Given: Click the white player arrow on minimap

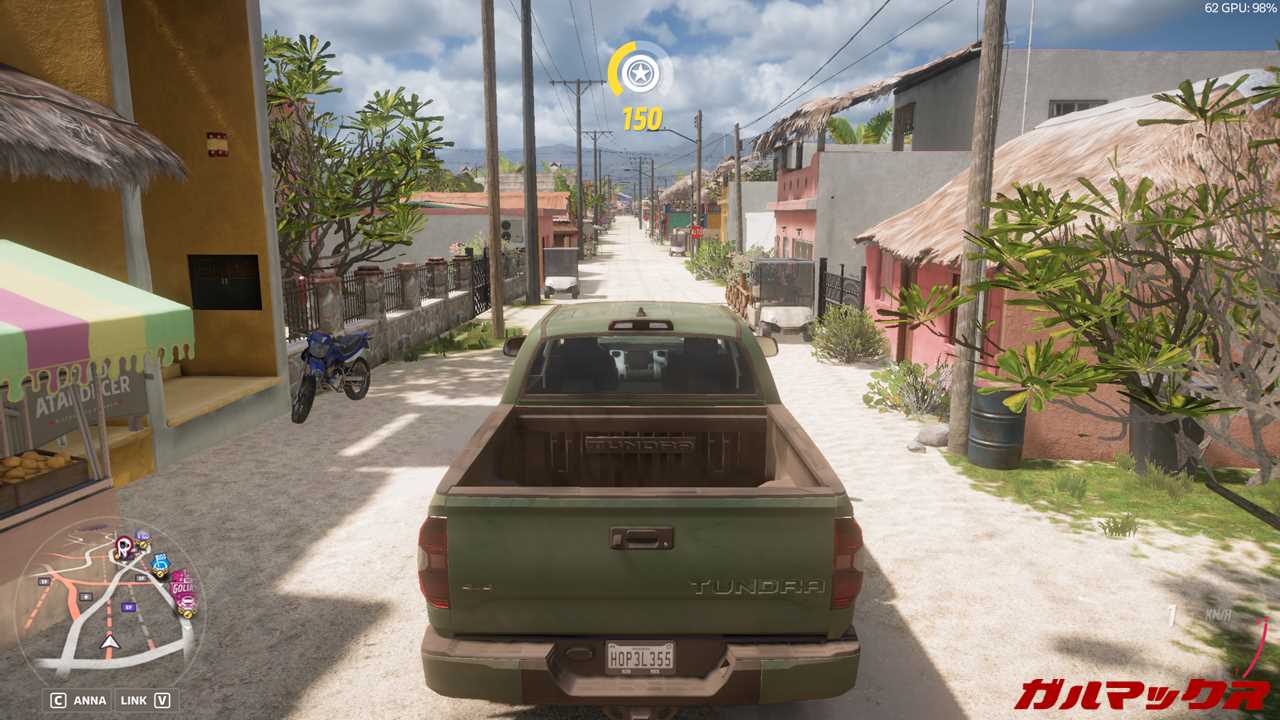Looking at the screenshot, I should [x=109, y=641].
